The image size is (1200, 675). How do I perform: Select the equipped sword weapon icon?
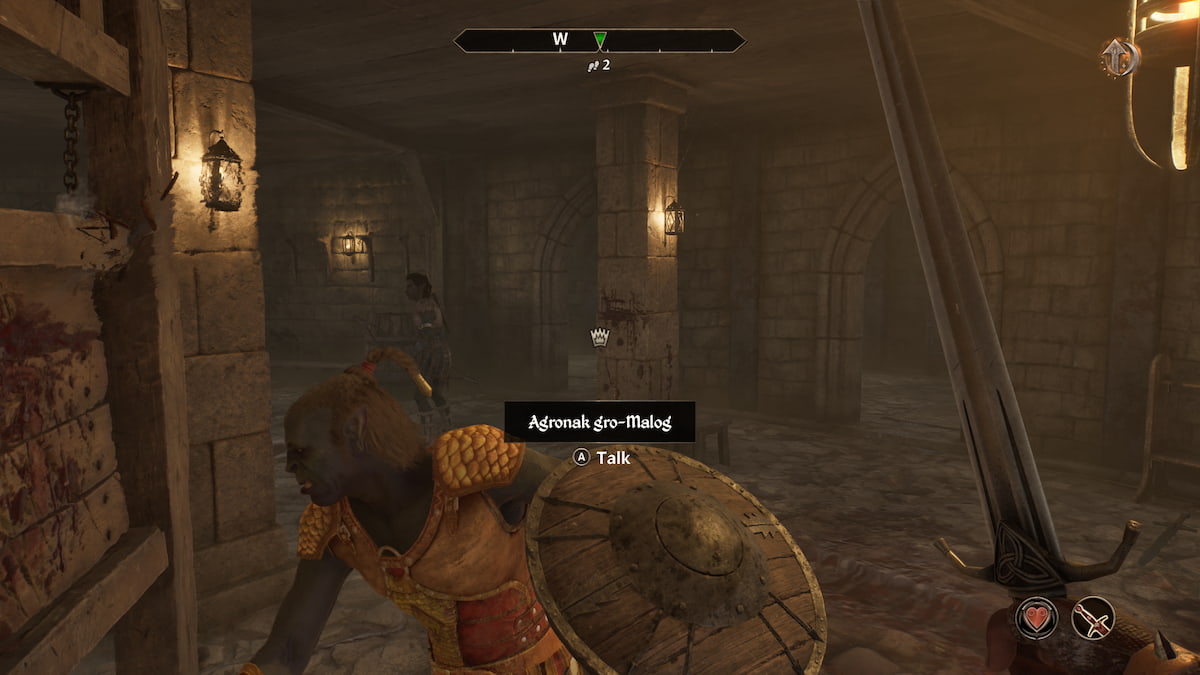1092,617
